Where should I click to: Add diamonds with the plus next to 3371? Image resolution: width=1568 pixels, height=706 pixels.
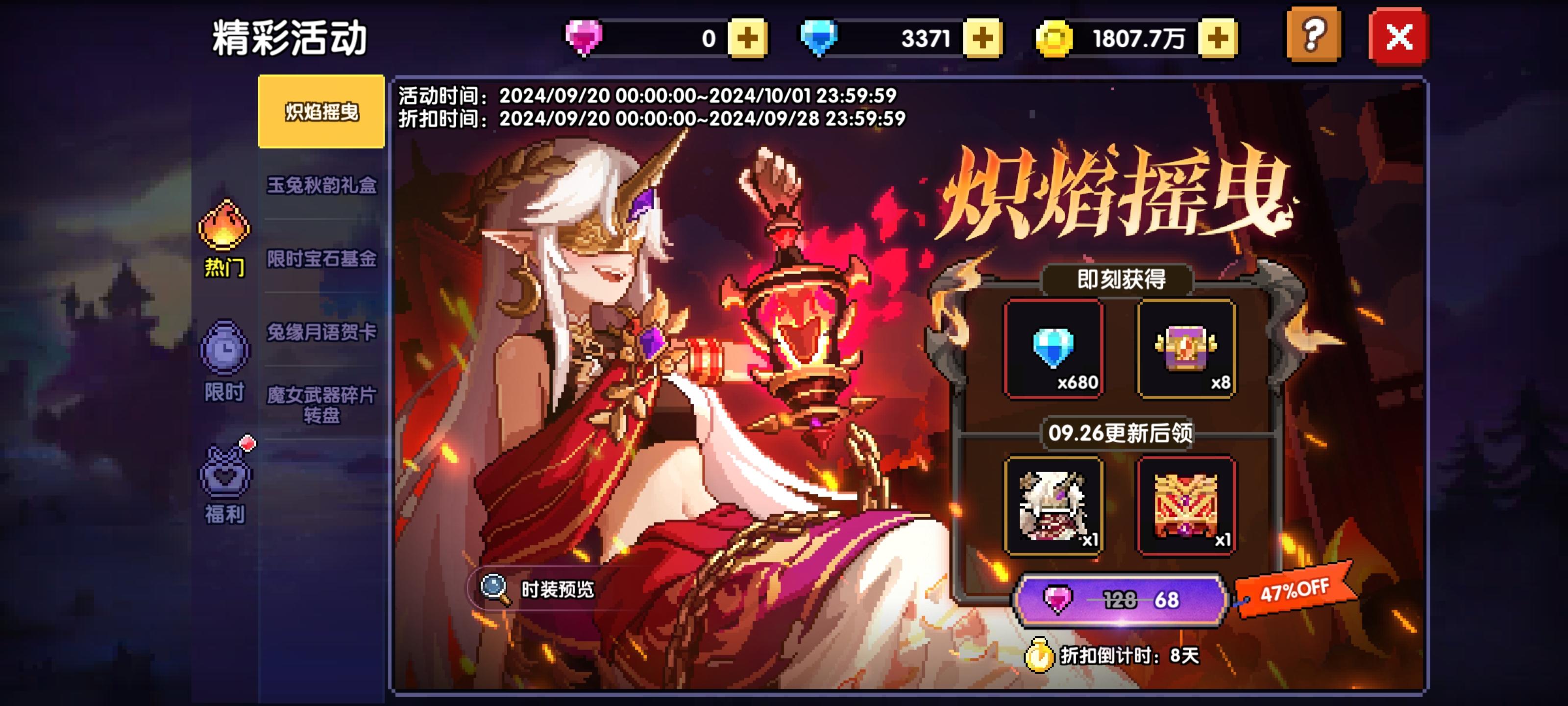982,38
